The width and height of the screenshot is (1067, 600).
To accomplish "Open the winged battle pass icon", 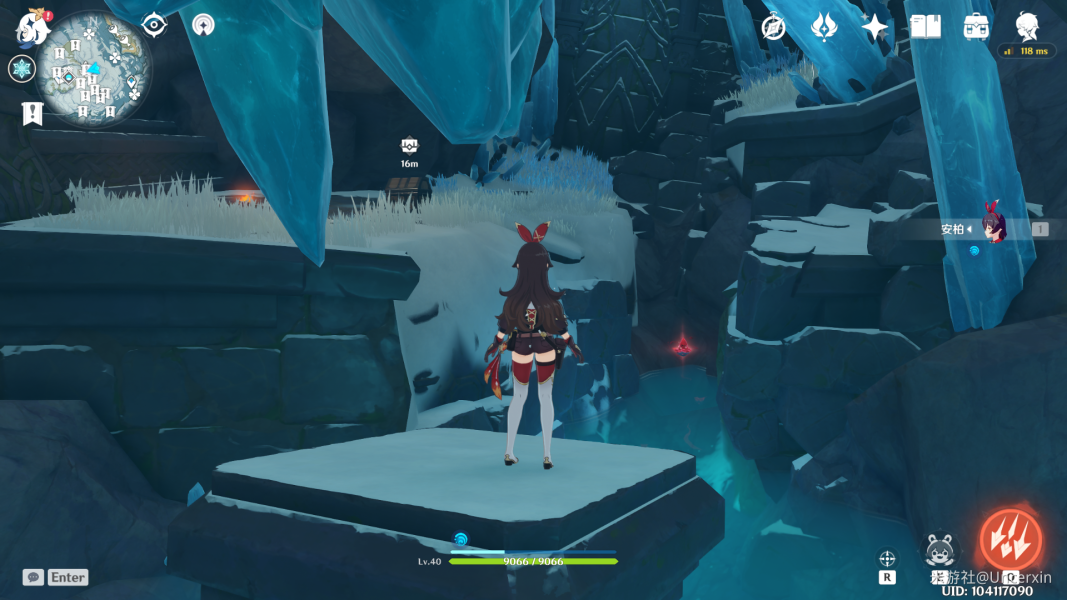I will (x=824, y=27).
